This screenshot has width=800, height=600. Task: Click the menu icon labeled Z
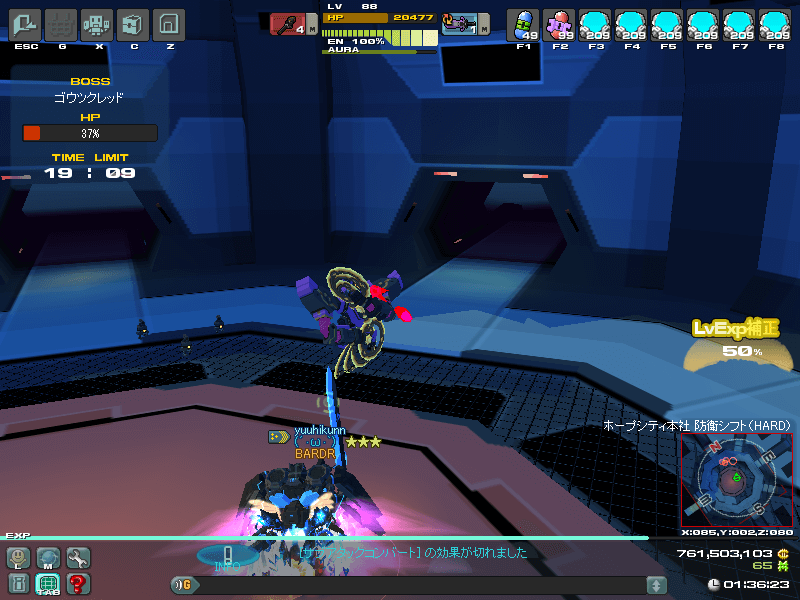(x=169, y=24)
